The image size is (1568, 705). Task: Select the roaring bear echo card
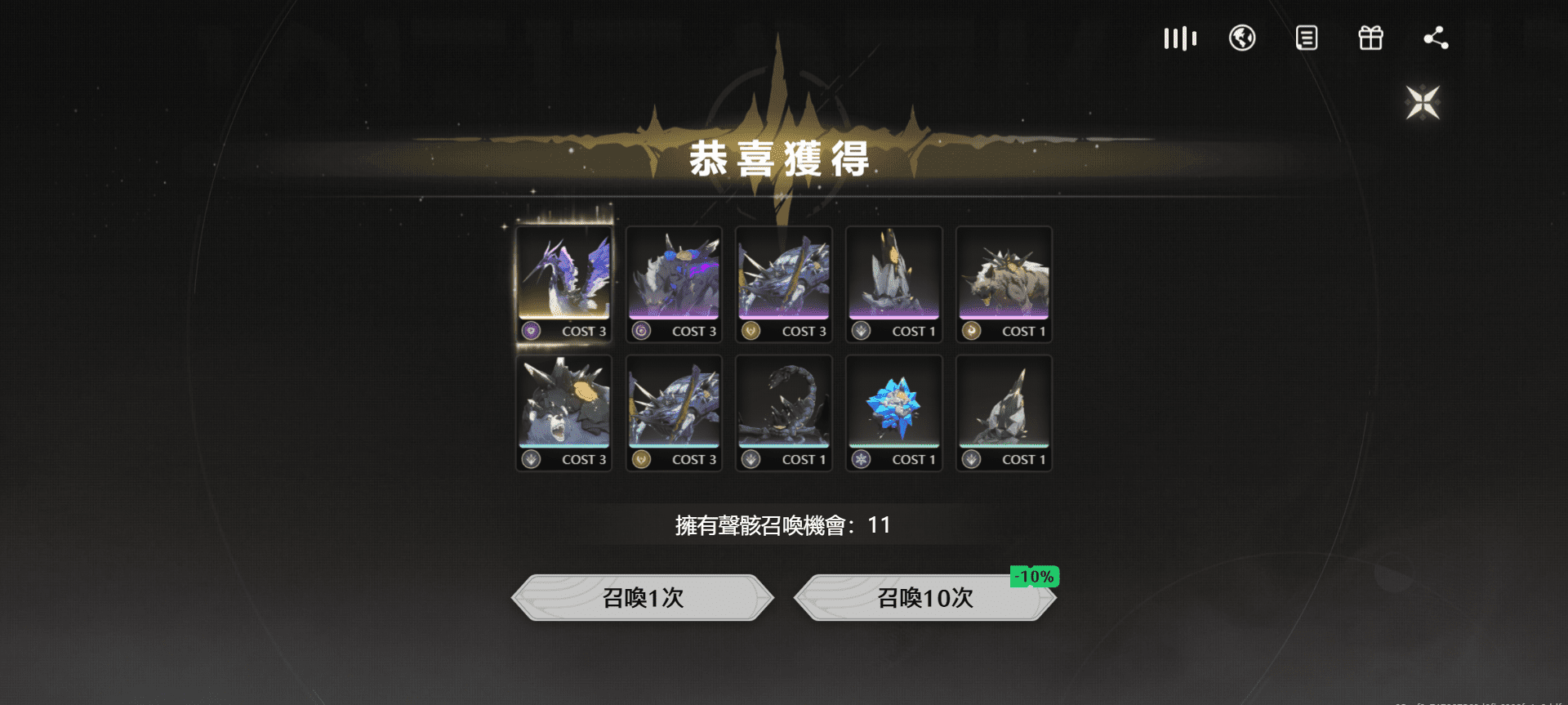tap(564, 412)
